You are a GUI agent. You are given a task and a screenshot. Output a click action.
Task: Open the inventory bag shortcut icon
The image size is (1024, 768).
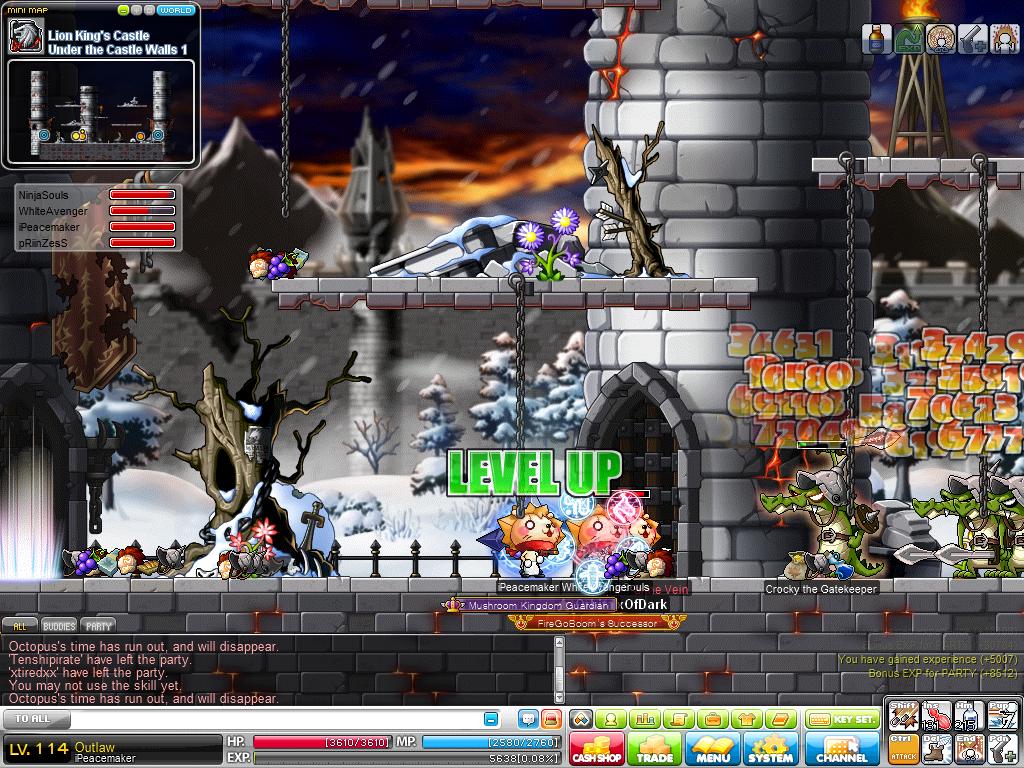pos(713,719)
